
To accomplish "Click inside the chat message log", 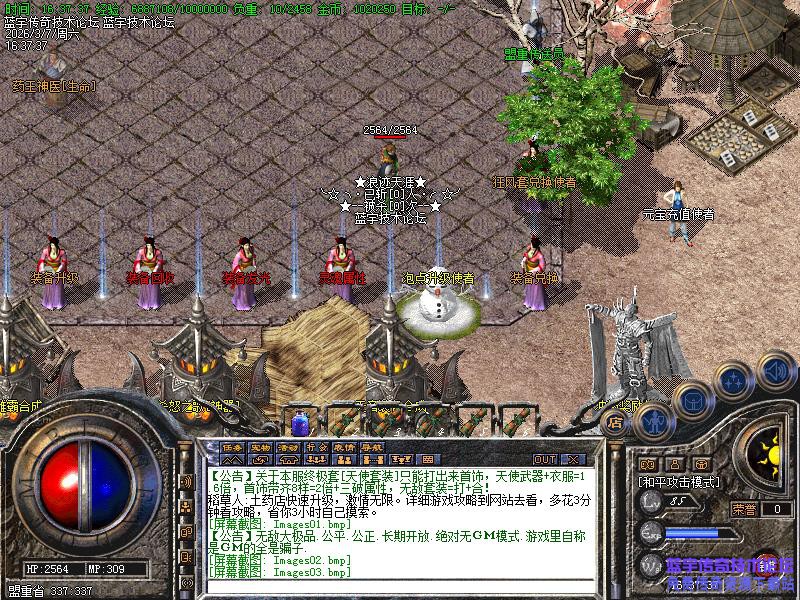I will coord(400,520).
